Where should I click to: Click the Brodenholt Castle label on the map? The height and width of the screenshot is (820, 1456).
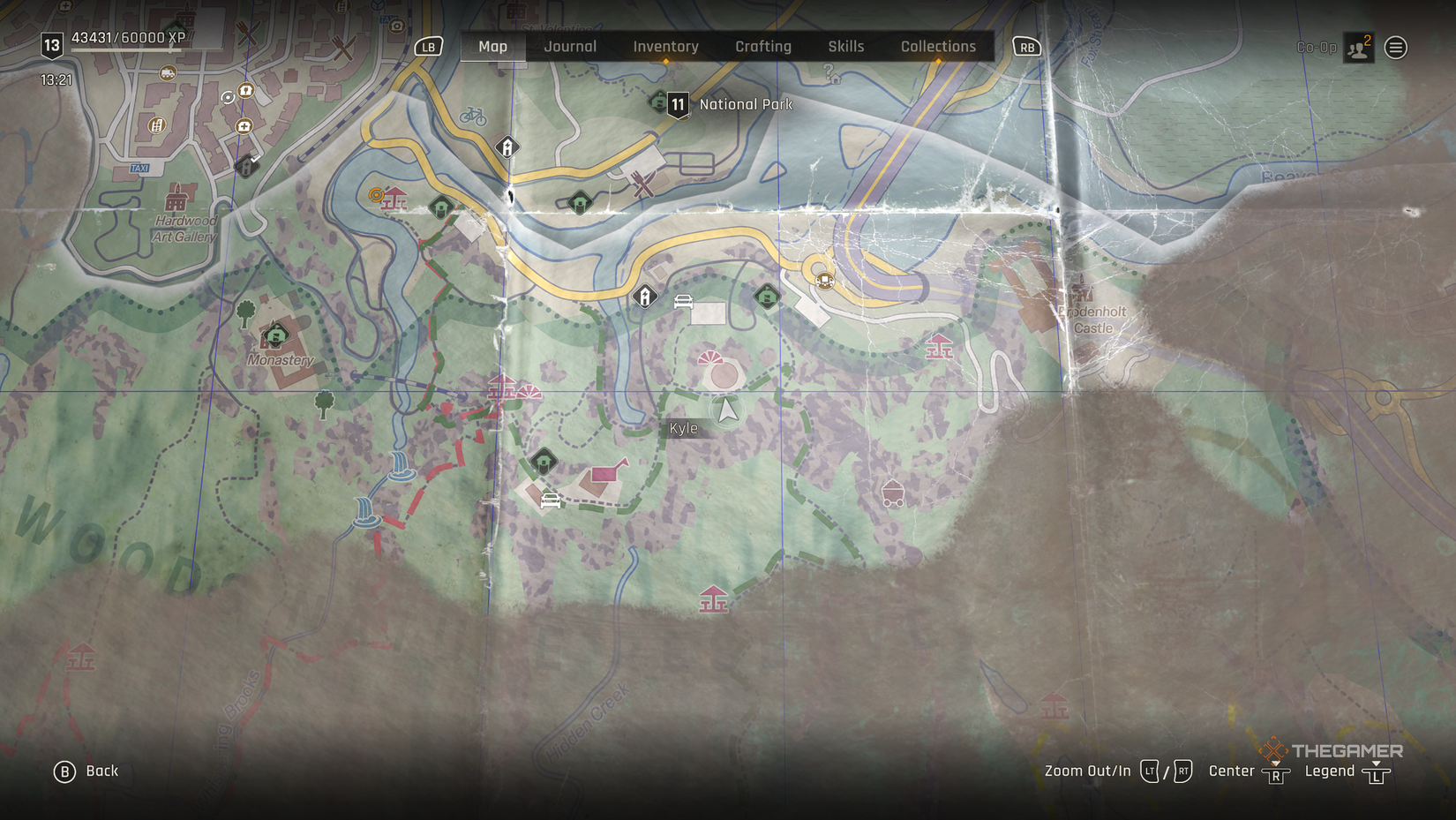pyautogui.click(x=1094, y=320)
